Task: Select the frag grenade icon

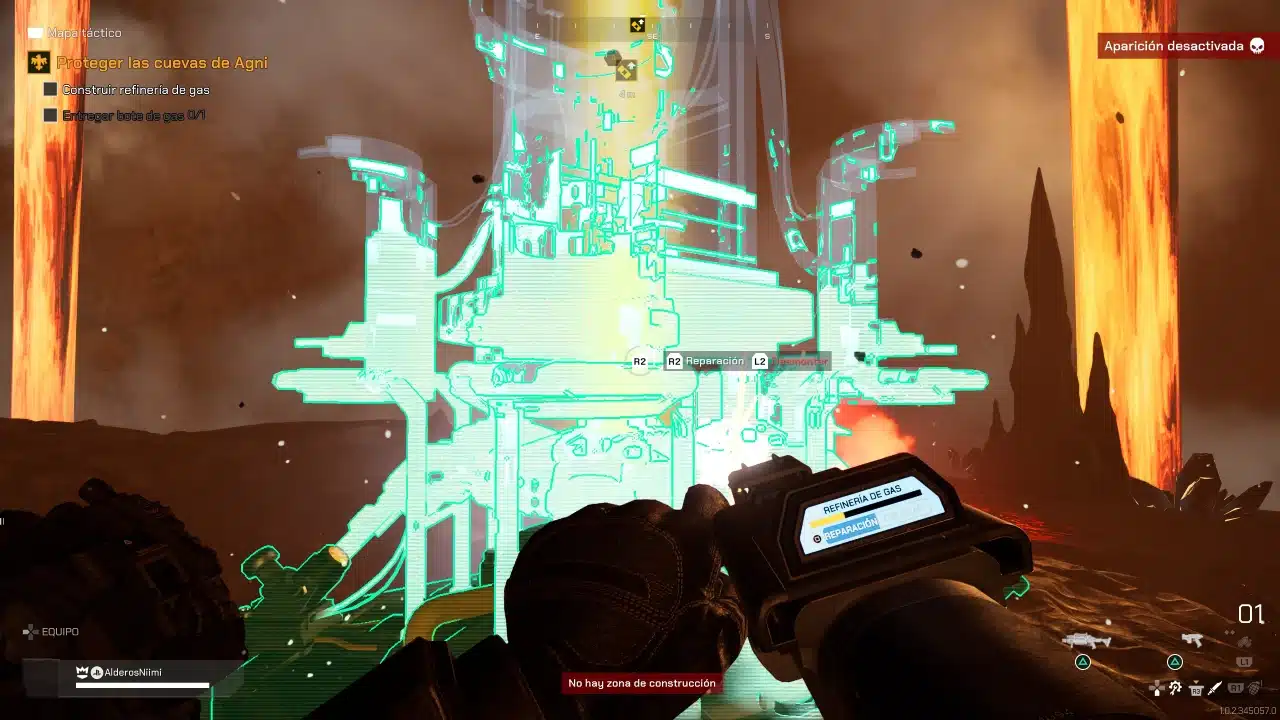Action: (1254, 688)
